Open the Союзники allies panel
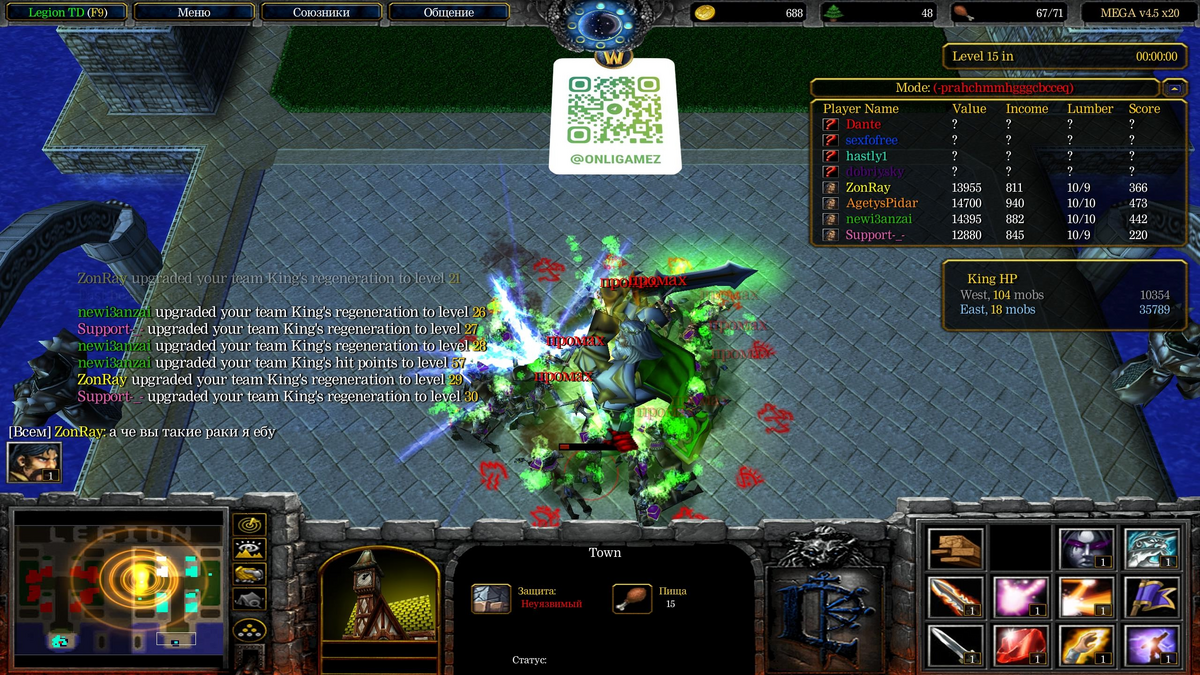1200x675 pixels. click(321, 13)
